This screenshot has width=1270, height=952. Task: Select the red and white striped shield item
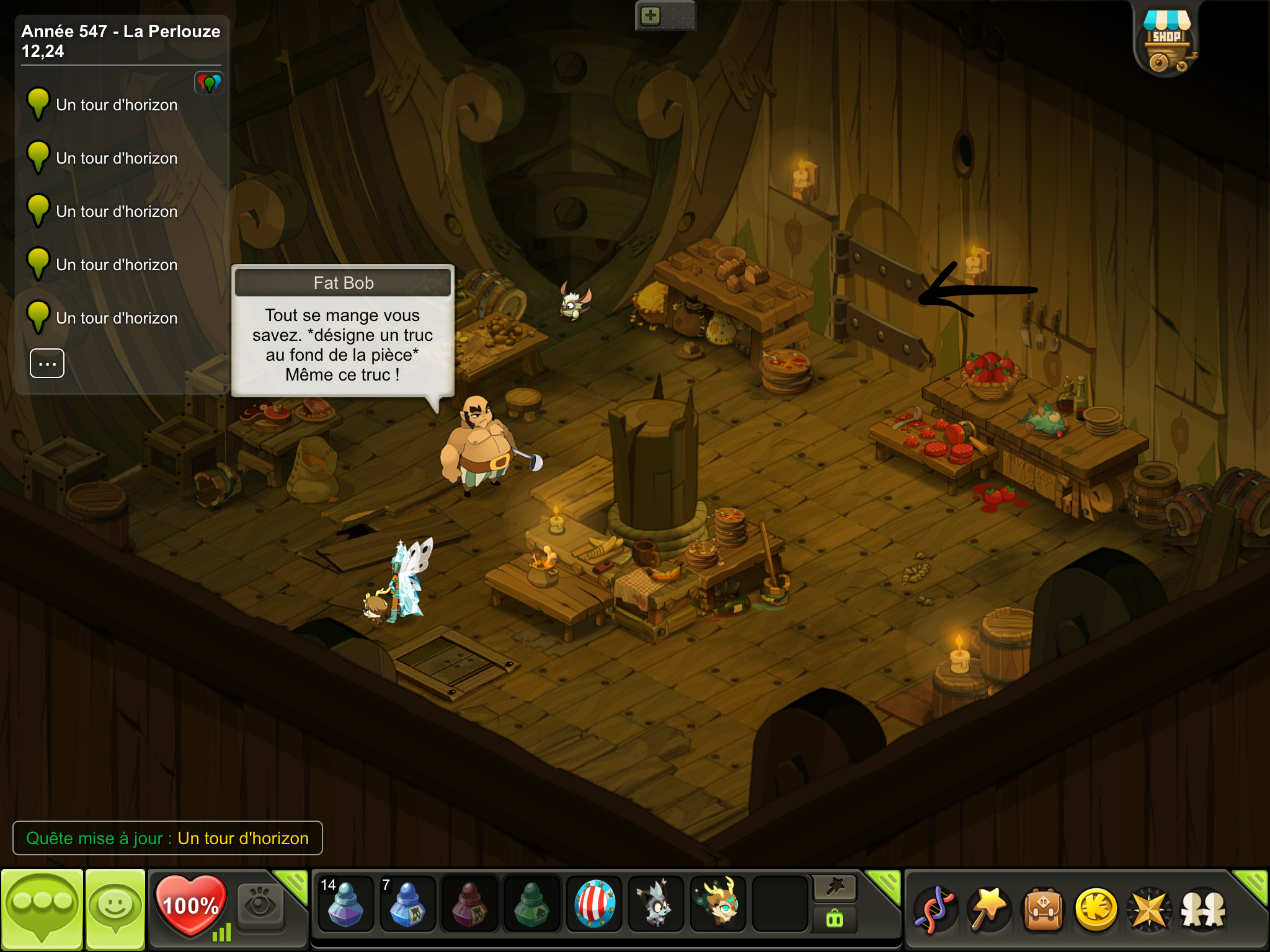click(x=594, y=904)
